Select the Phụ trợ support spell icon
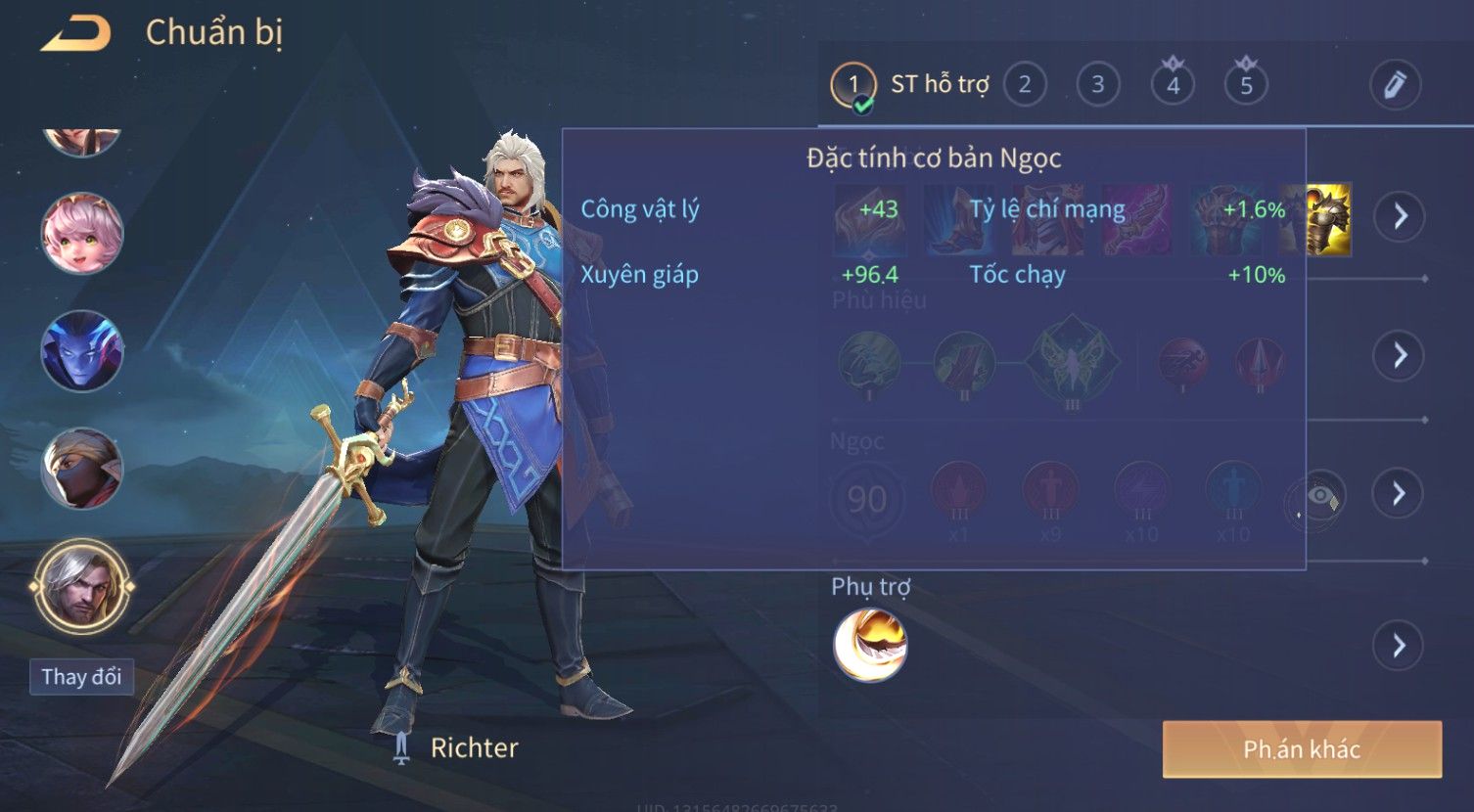Screen dimensions: 1474x812 point(870,645)
